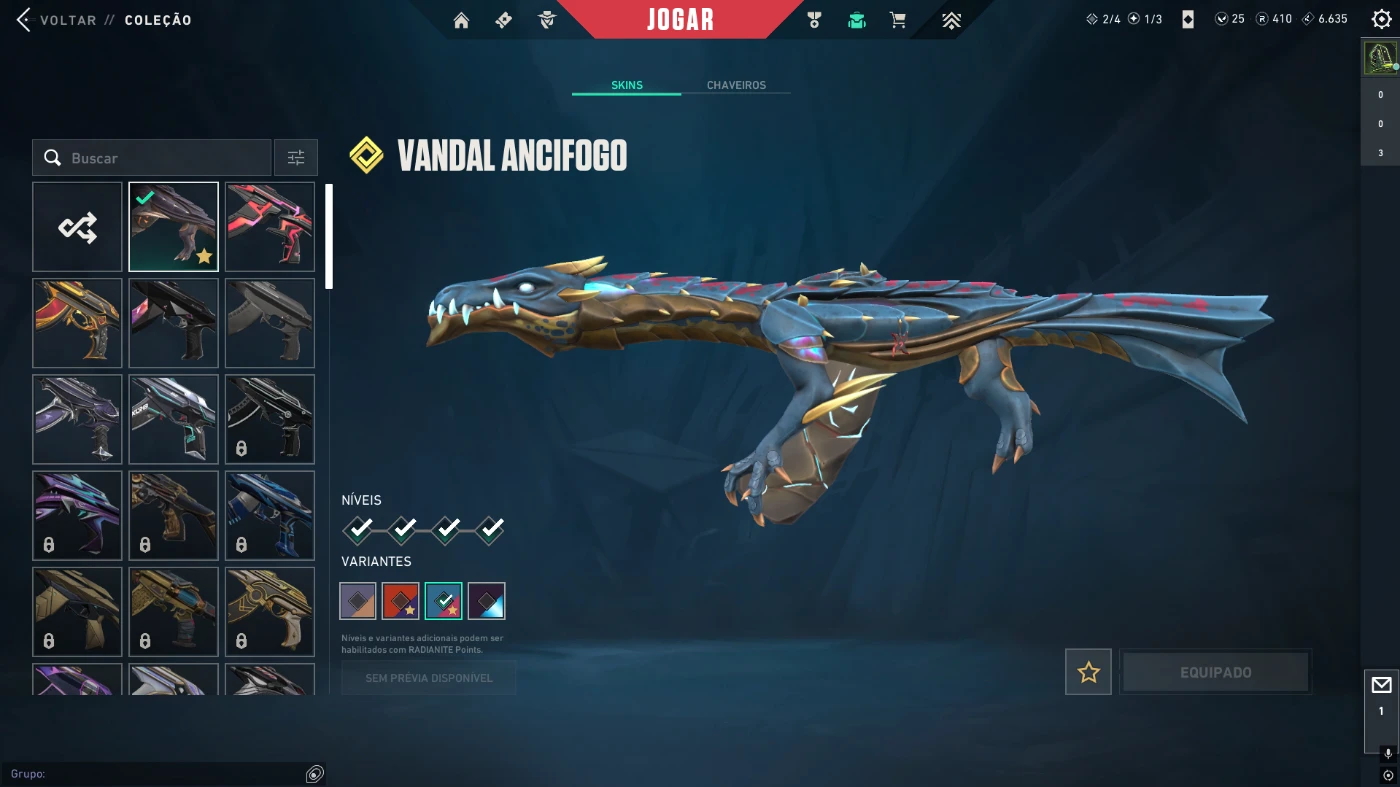Open the skin filter options button
1400x787 pixels.
(296, 158)
